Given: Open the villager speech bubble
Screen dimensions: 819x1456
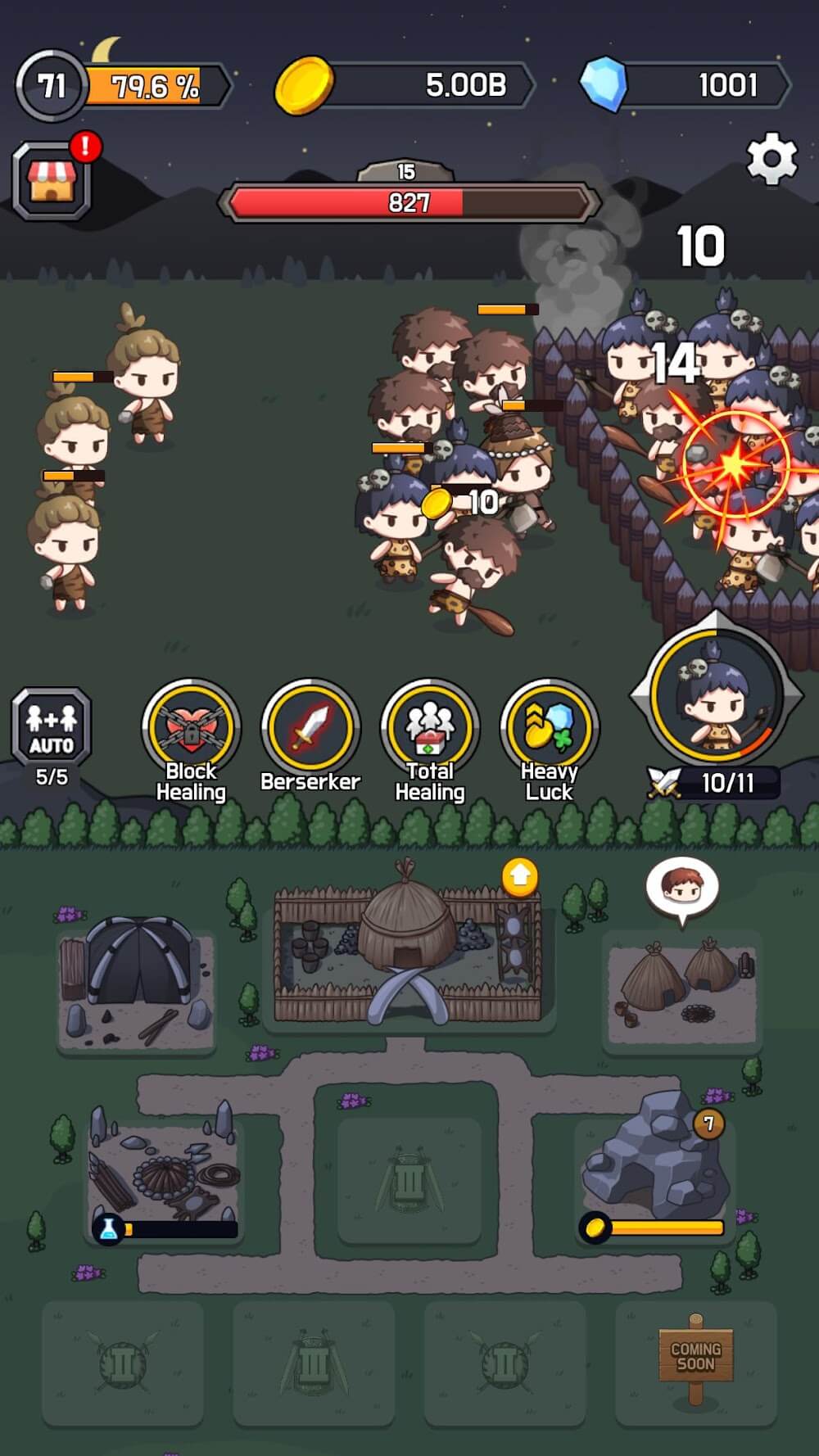Looking at the screenshot, I should pos(682,888).
